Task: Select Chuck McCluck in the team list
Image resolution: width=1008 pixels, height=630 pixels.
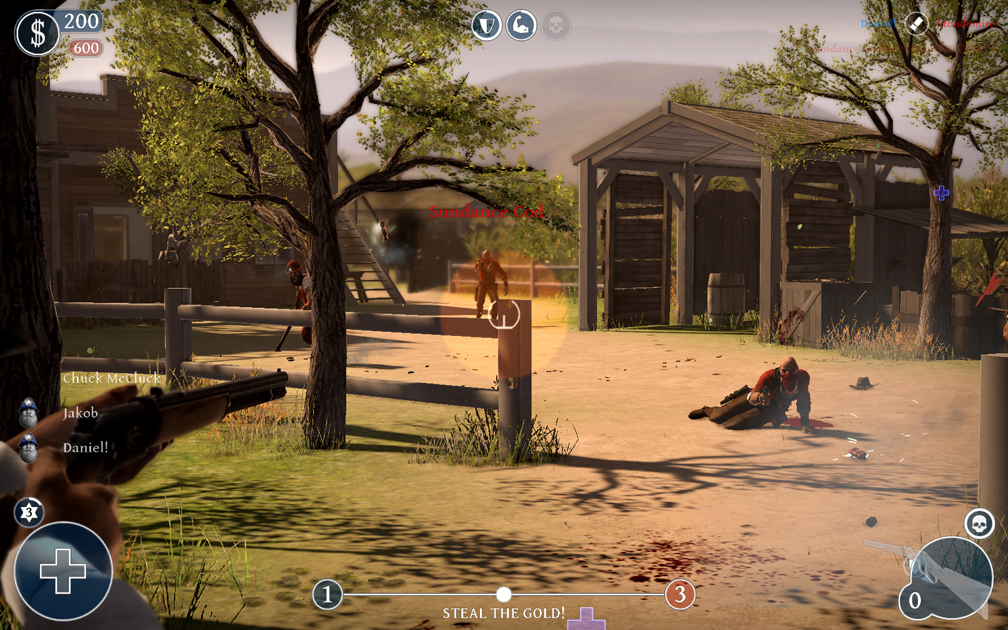Action: click(111, 378)
